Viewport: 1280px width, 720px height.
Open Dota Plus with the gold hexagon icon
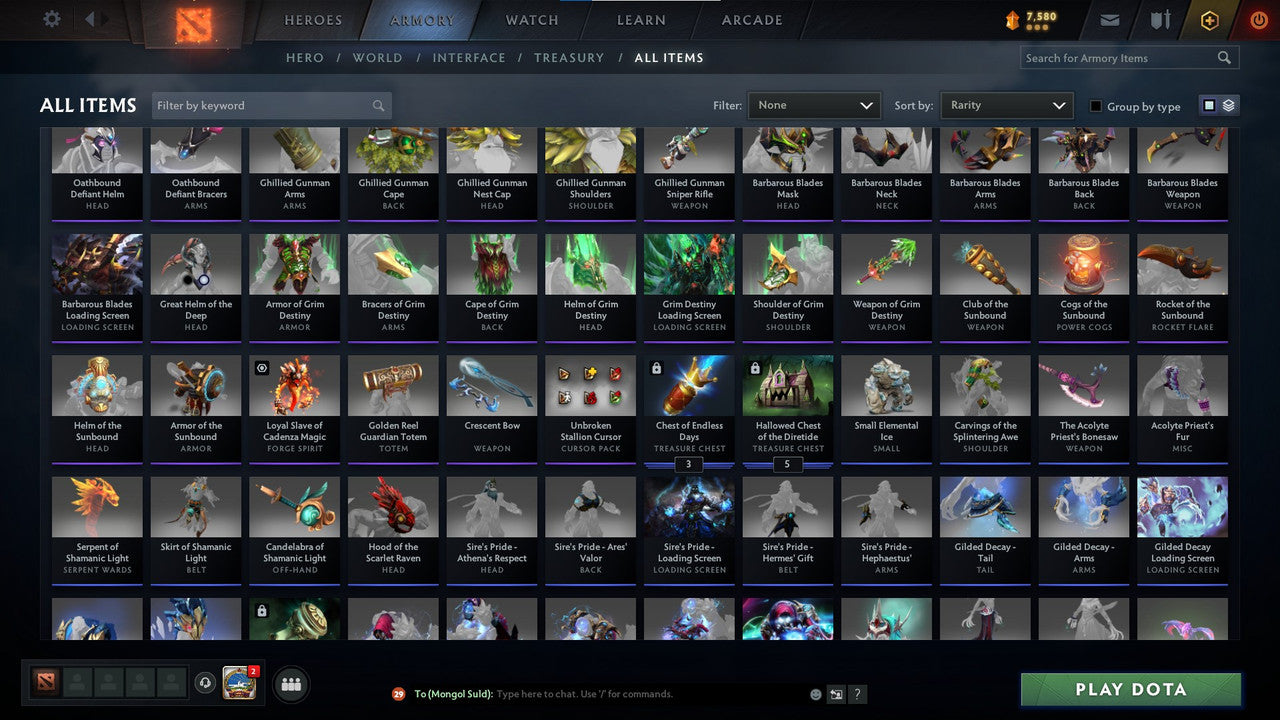[x=1209, y=18]
